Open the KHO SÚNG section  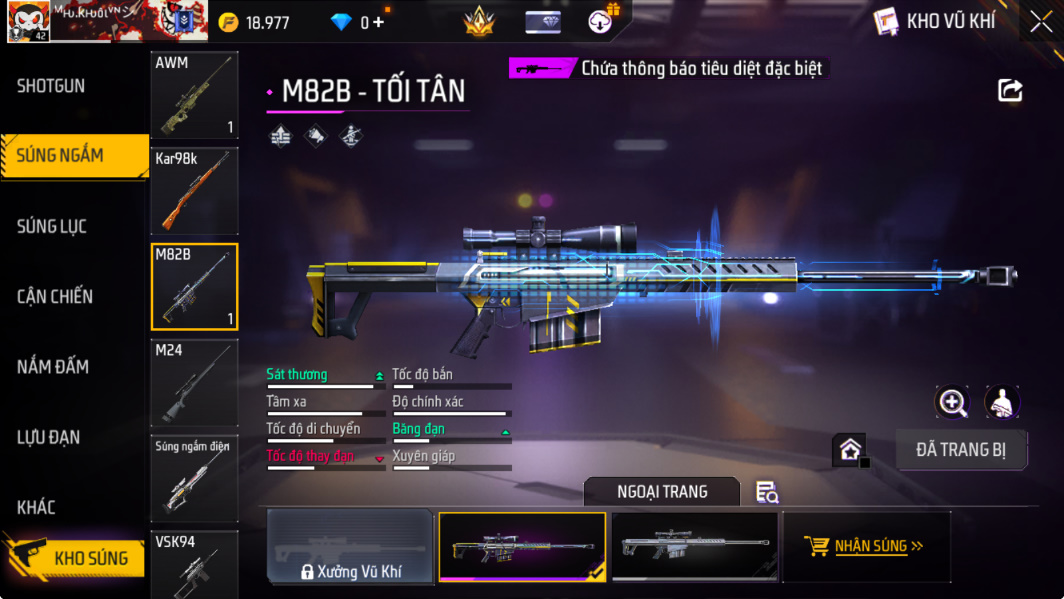(x=75, y=558)
